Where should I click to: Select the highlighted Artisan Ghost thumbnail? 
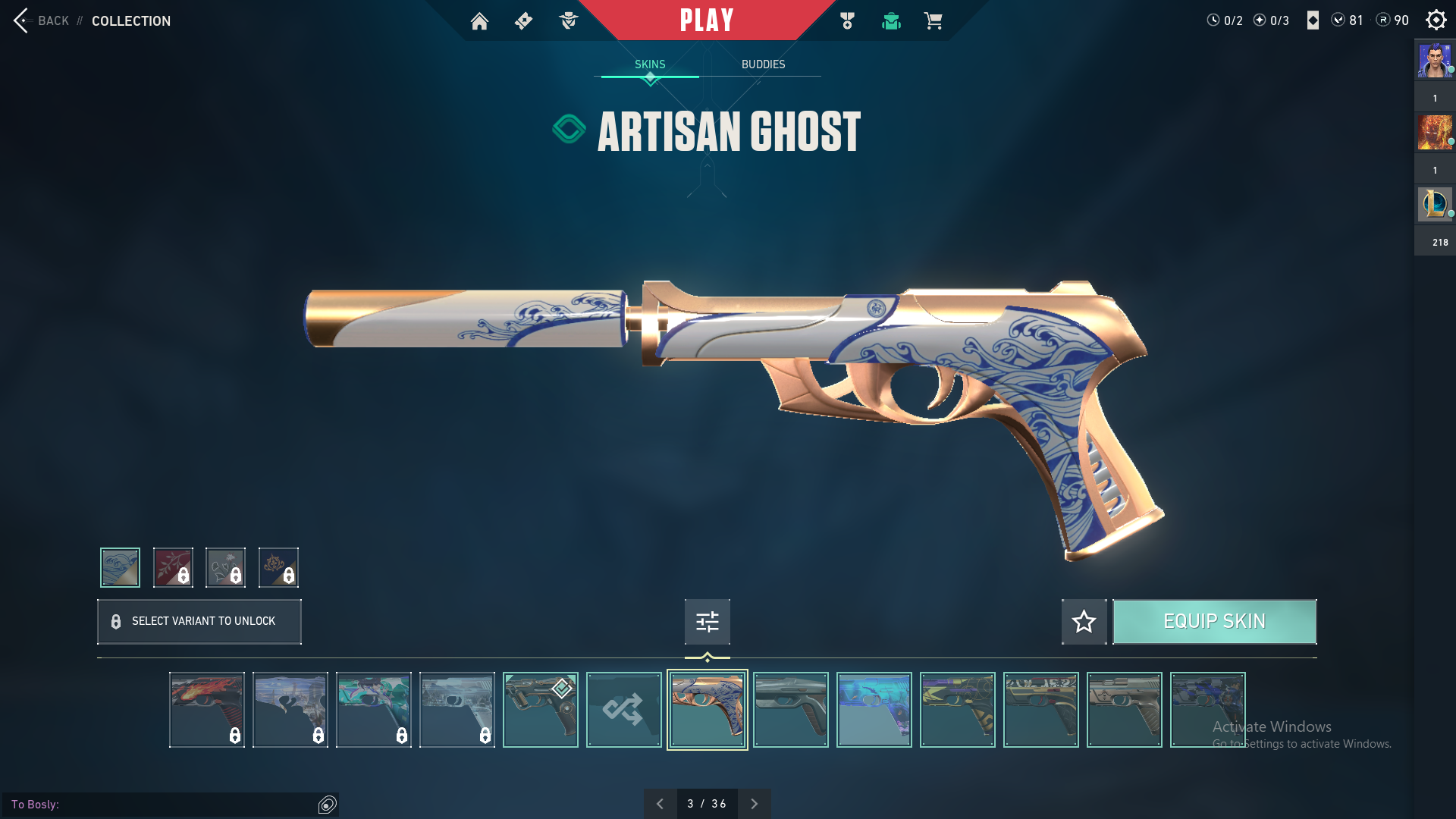coord(707,710)
